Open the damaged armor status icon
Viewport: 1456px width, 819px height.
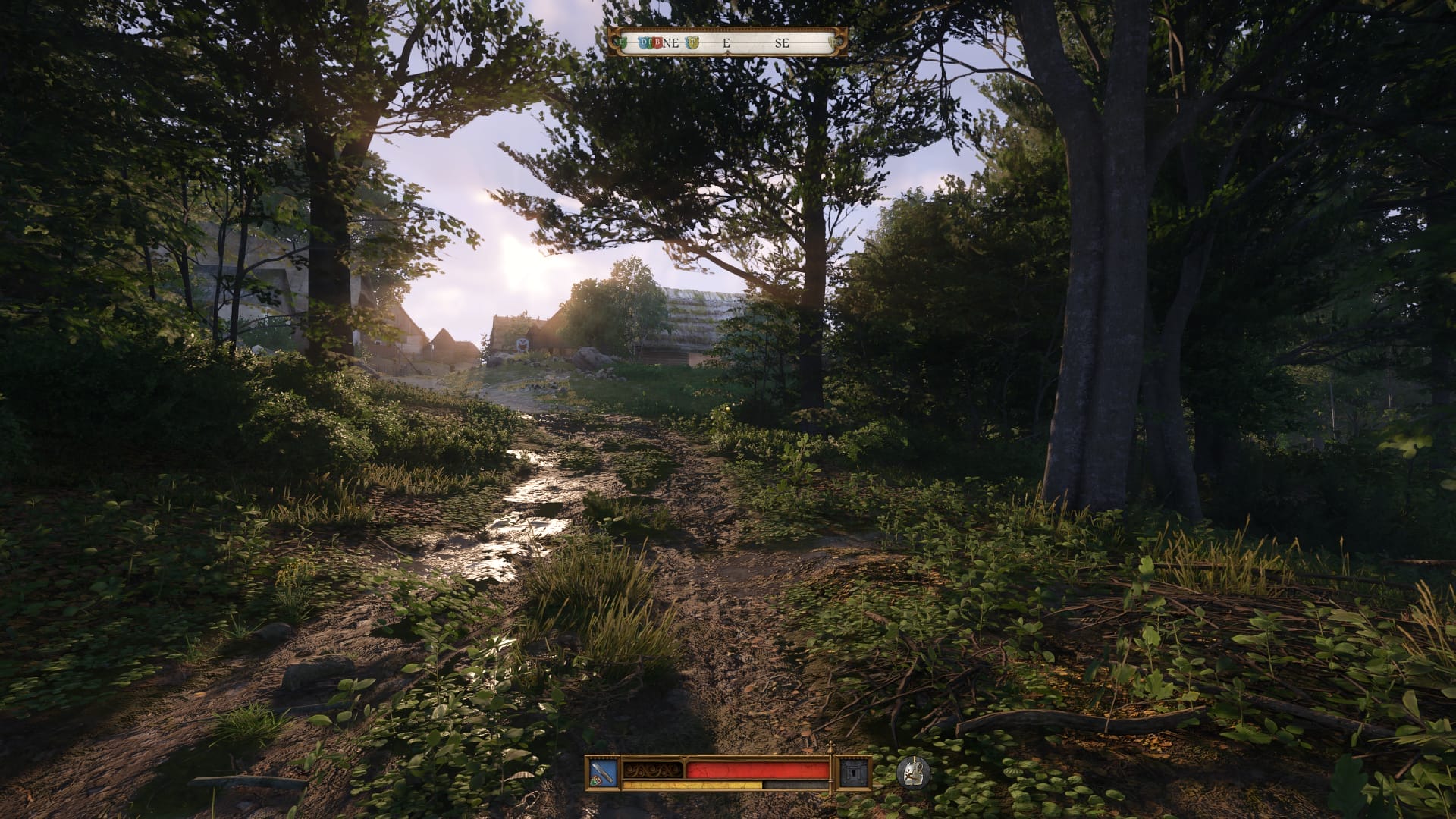coord(913,772)
